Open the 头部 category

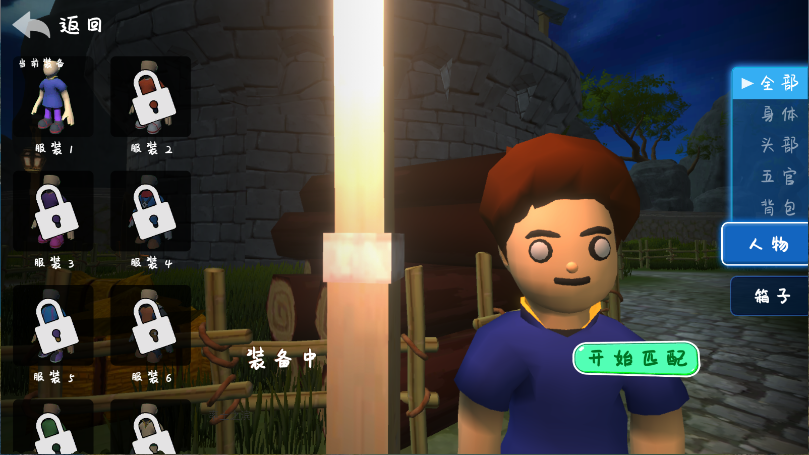[x=779, y=146]
